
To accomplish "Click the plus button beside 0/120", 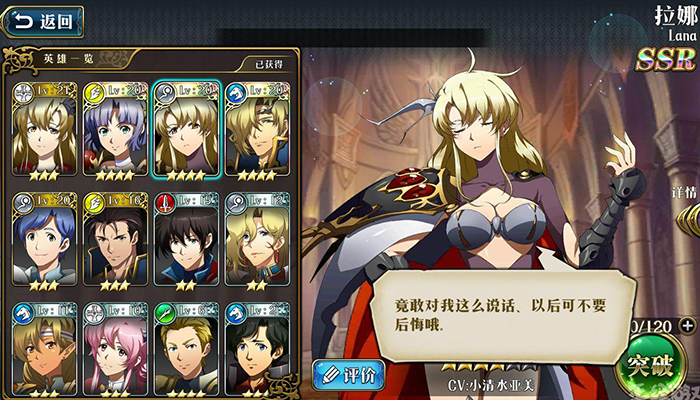I will tap(686, 325).
